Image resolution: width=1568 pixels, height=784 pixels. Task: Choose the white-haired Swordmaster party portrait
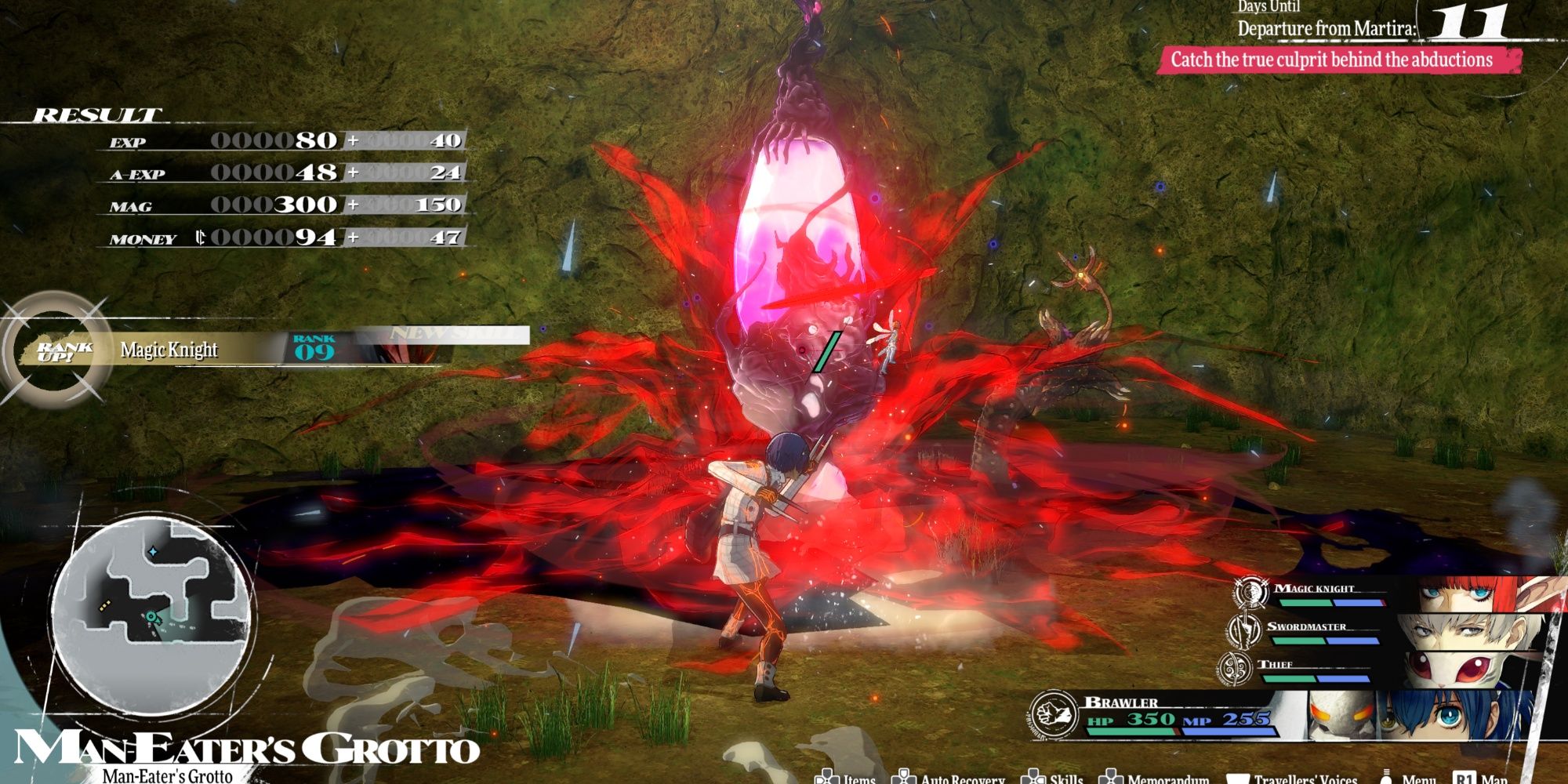1458,632
